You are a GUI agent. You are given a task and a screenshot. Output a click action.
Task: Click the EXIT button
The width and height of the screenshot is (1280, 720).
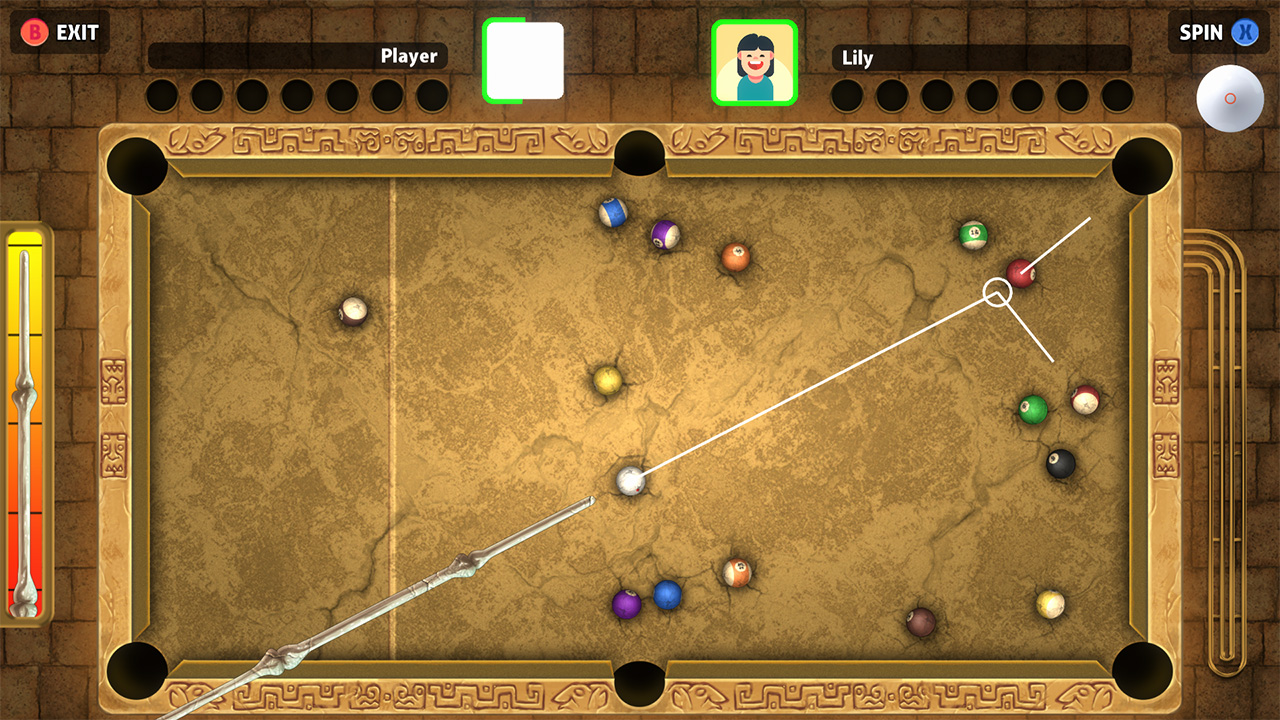[x=60, y=31]
